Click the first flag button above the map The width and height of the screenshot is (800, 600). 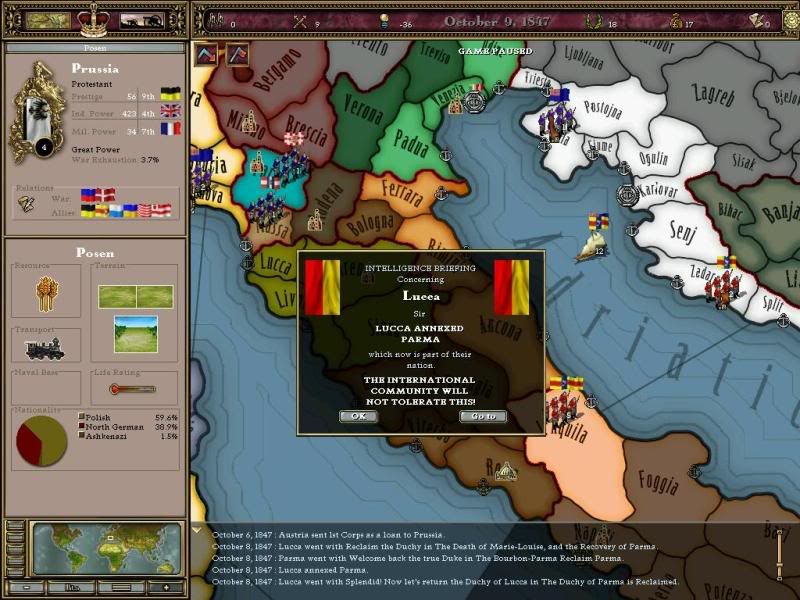[x=206, y=54]
